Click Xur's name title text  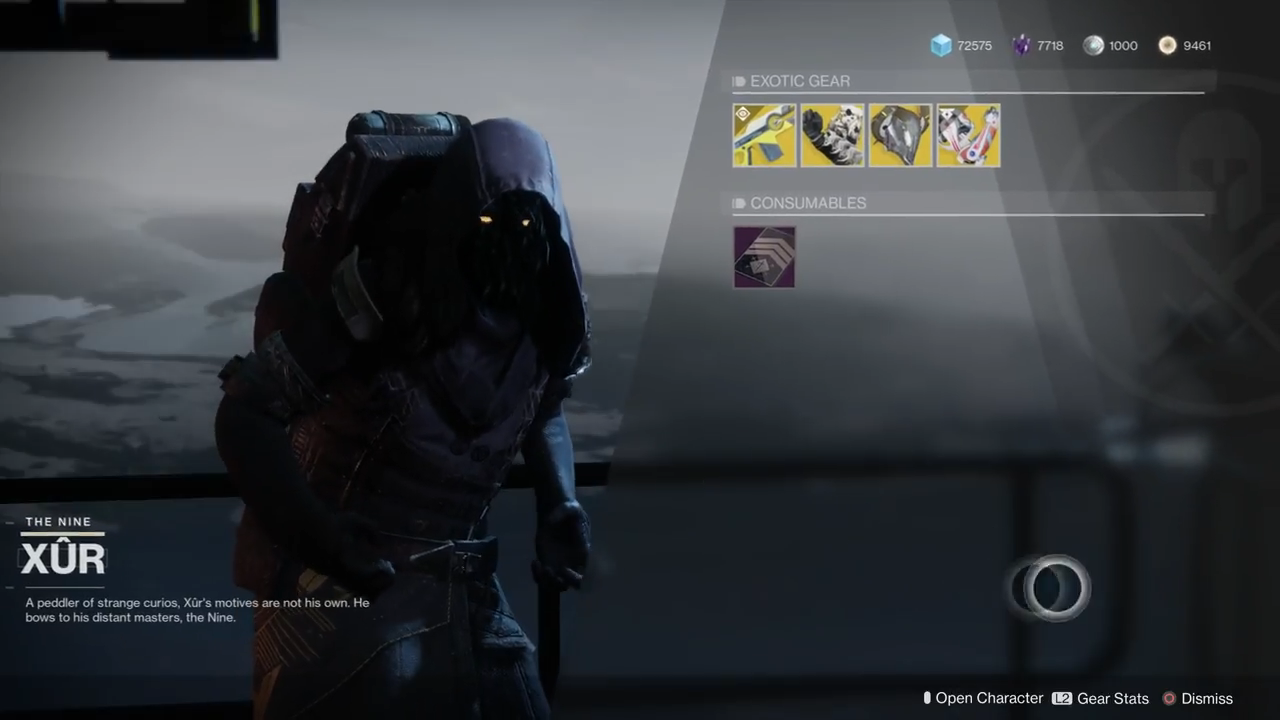[x=62, y=558]
